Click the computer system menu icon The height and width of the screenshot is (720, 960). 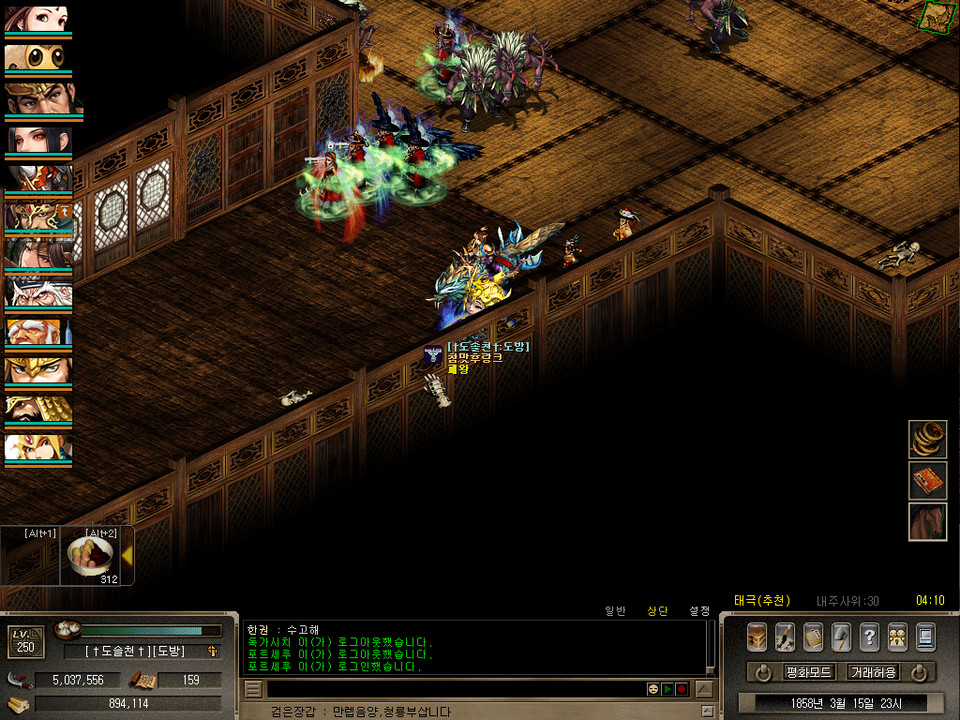(x=925, y=637)
